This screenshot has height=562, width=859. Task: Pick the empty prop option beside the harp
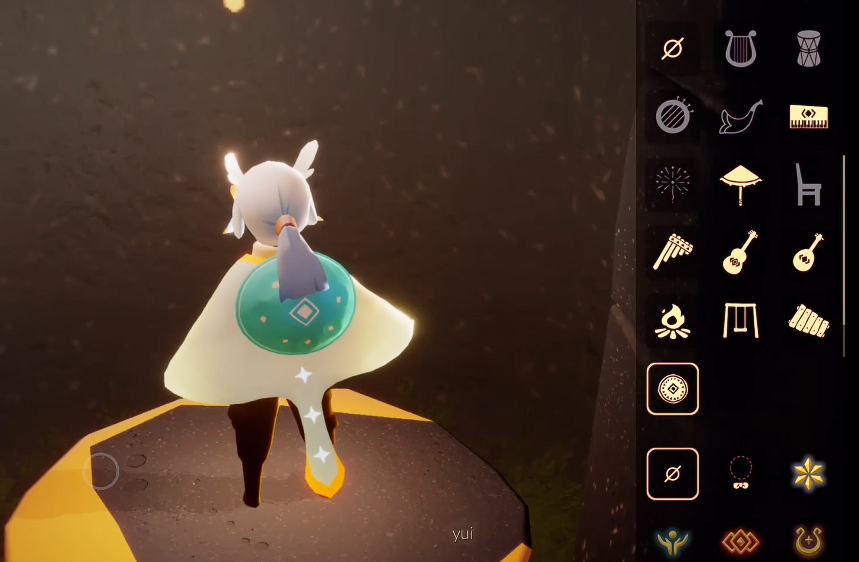point(673,48)
